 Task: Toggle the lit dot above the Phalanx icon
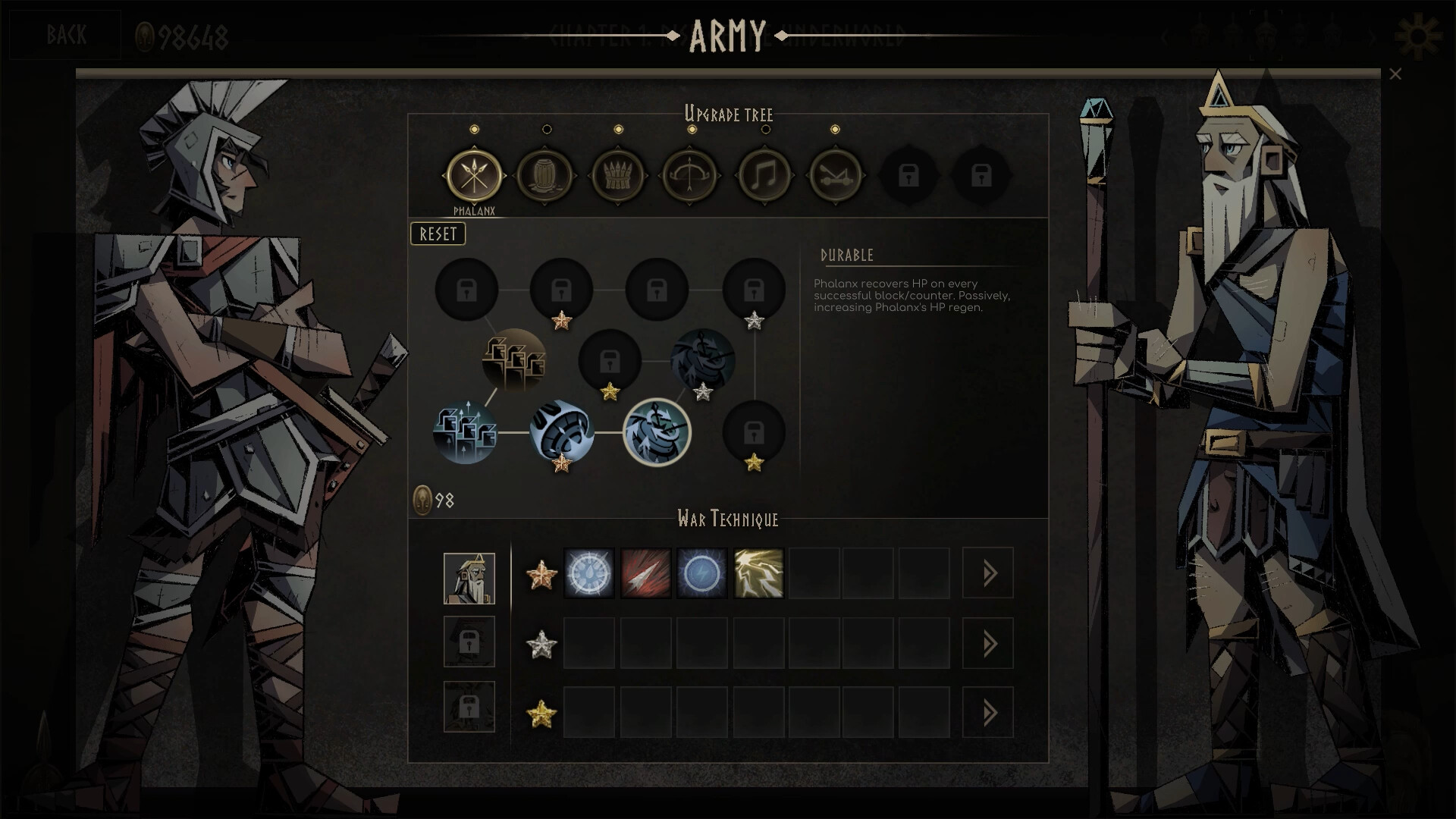pos(475,129)
